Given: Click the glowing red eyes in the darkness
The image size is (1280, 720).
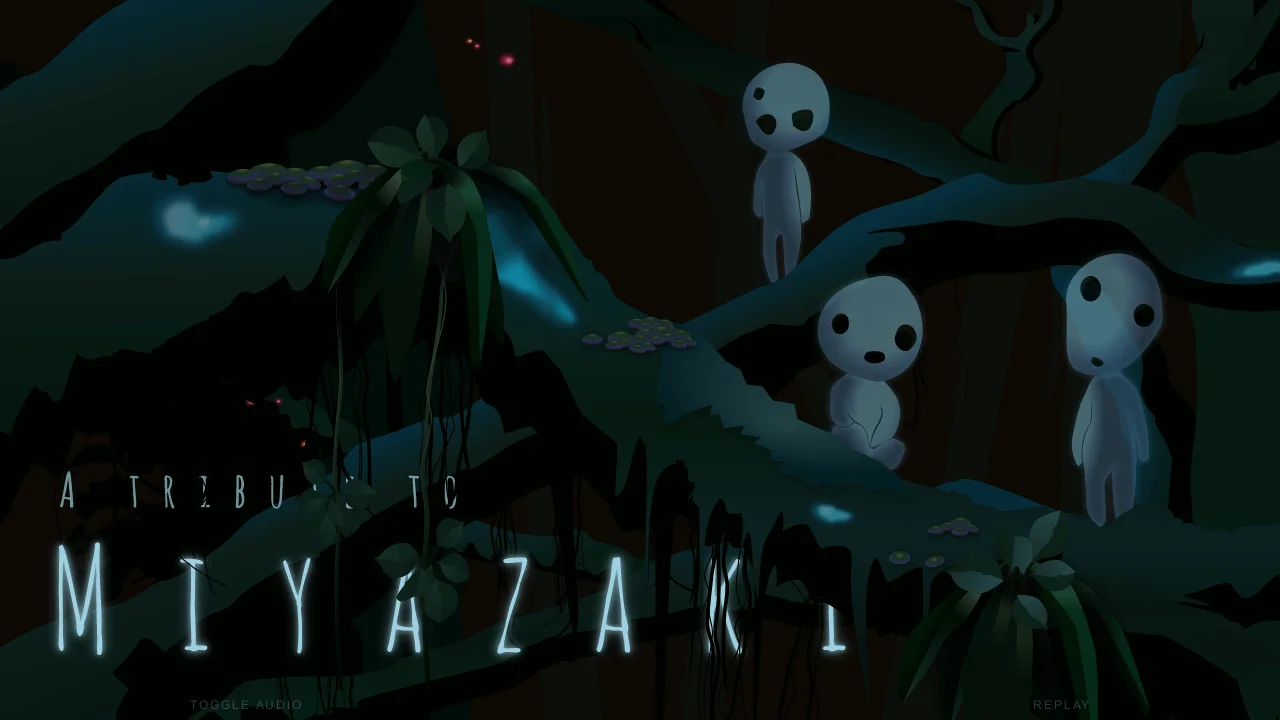Looking at the screenshot, I should pos(262,403).
